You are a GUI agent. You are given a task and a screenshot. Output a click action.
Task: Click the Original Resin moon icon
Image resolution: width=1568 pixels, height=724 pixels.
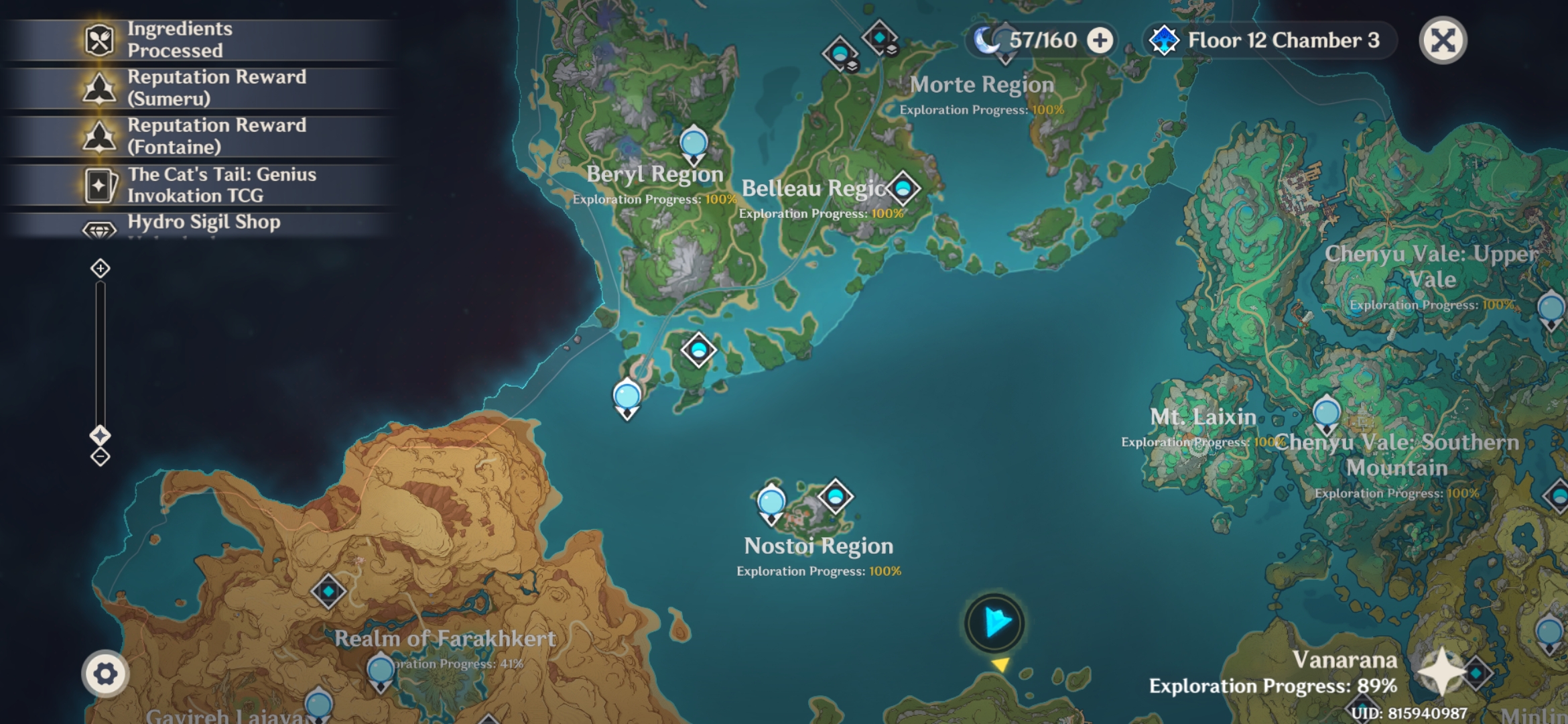click(x=986, y=40)
